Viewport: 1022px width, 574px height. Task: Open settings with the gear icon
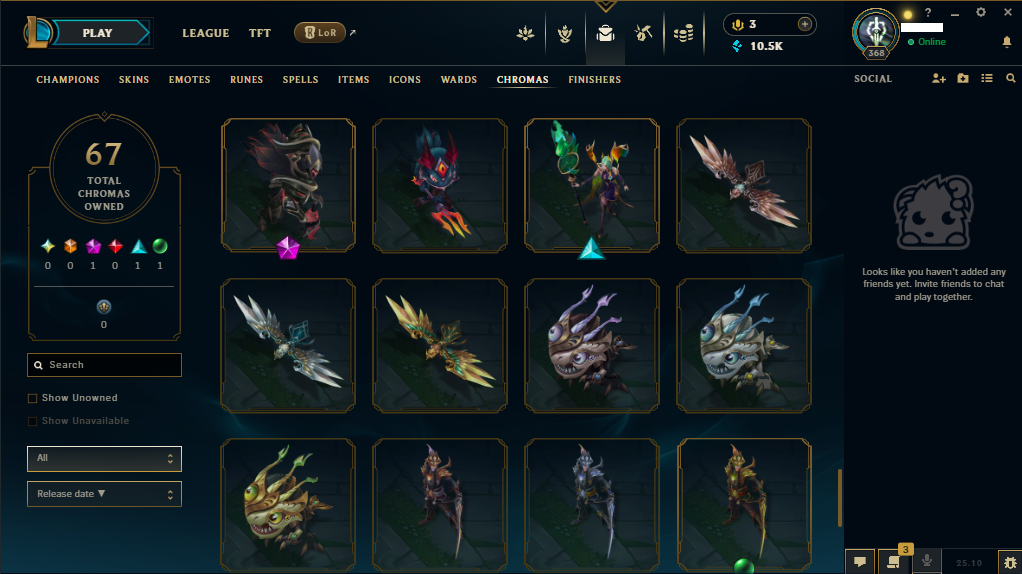pyautogui.click(x=980, y=12)
